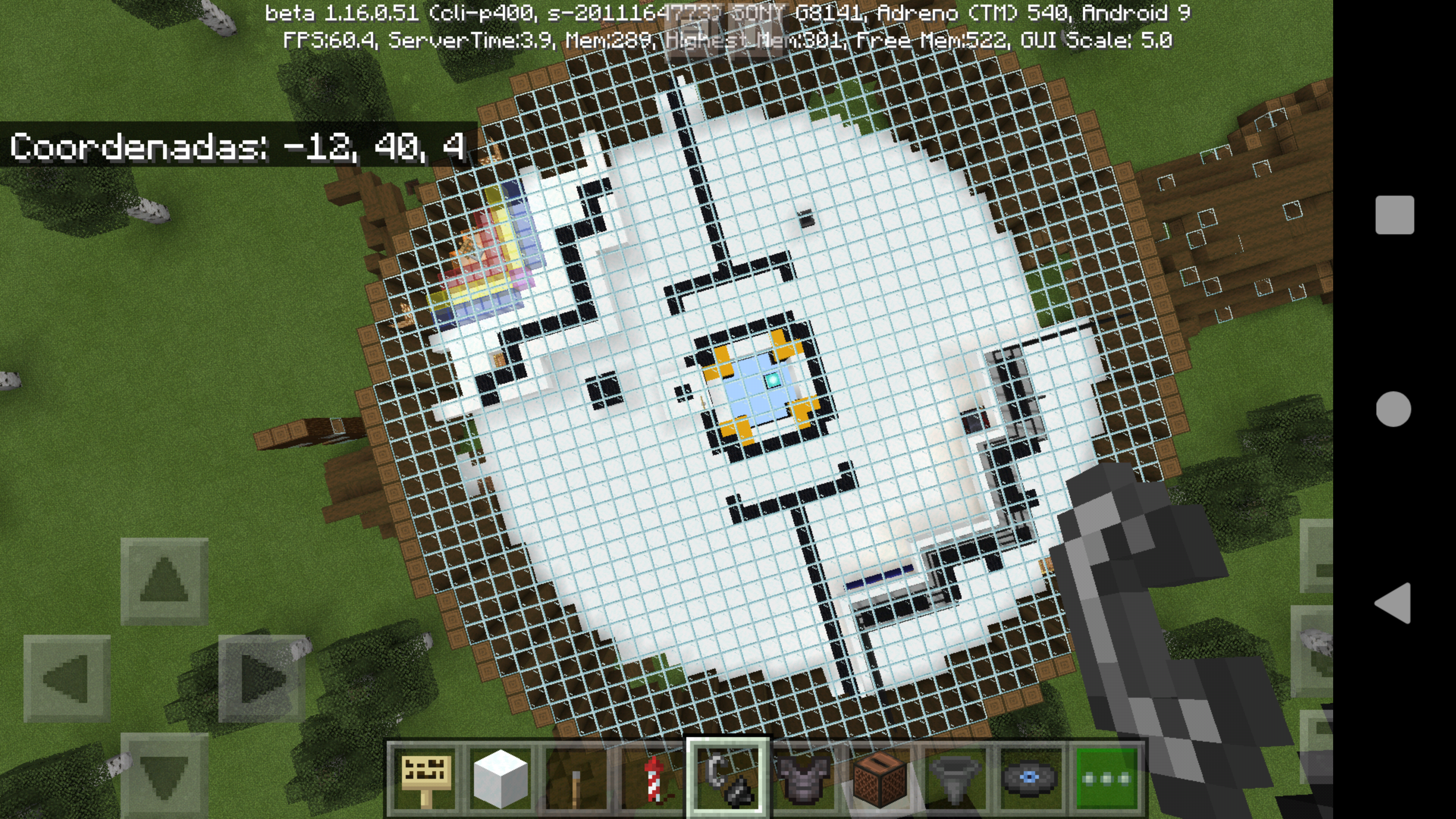Tap the D-pad strafe right arrow
This screenshot has height=819, width=1456.
coord(262,678)
